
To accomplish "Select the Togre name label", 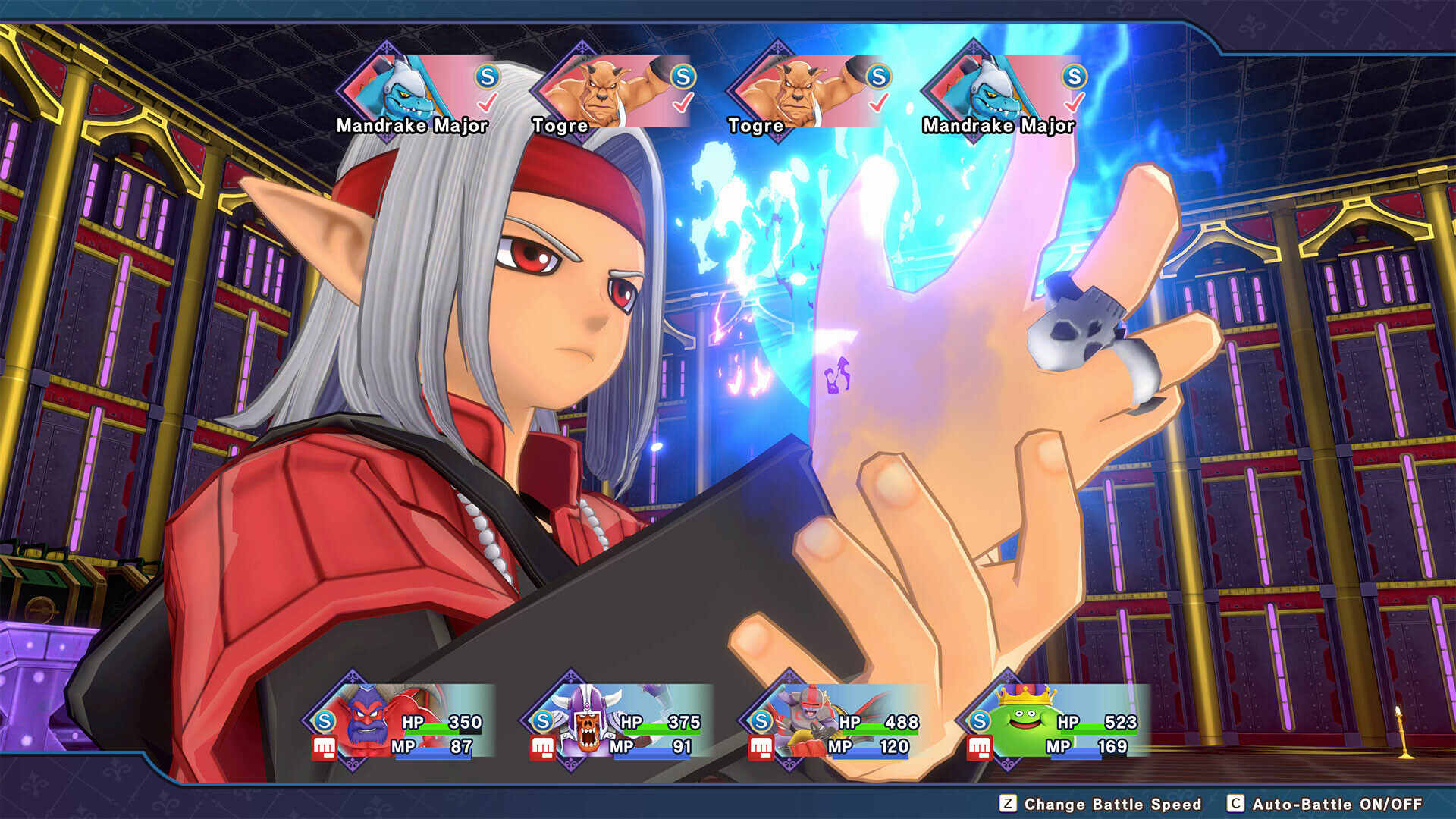I will (x=559, y=126).
